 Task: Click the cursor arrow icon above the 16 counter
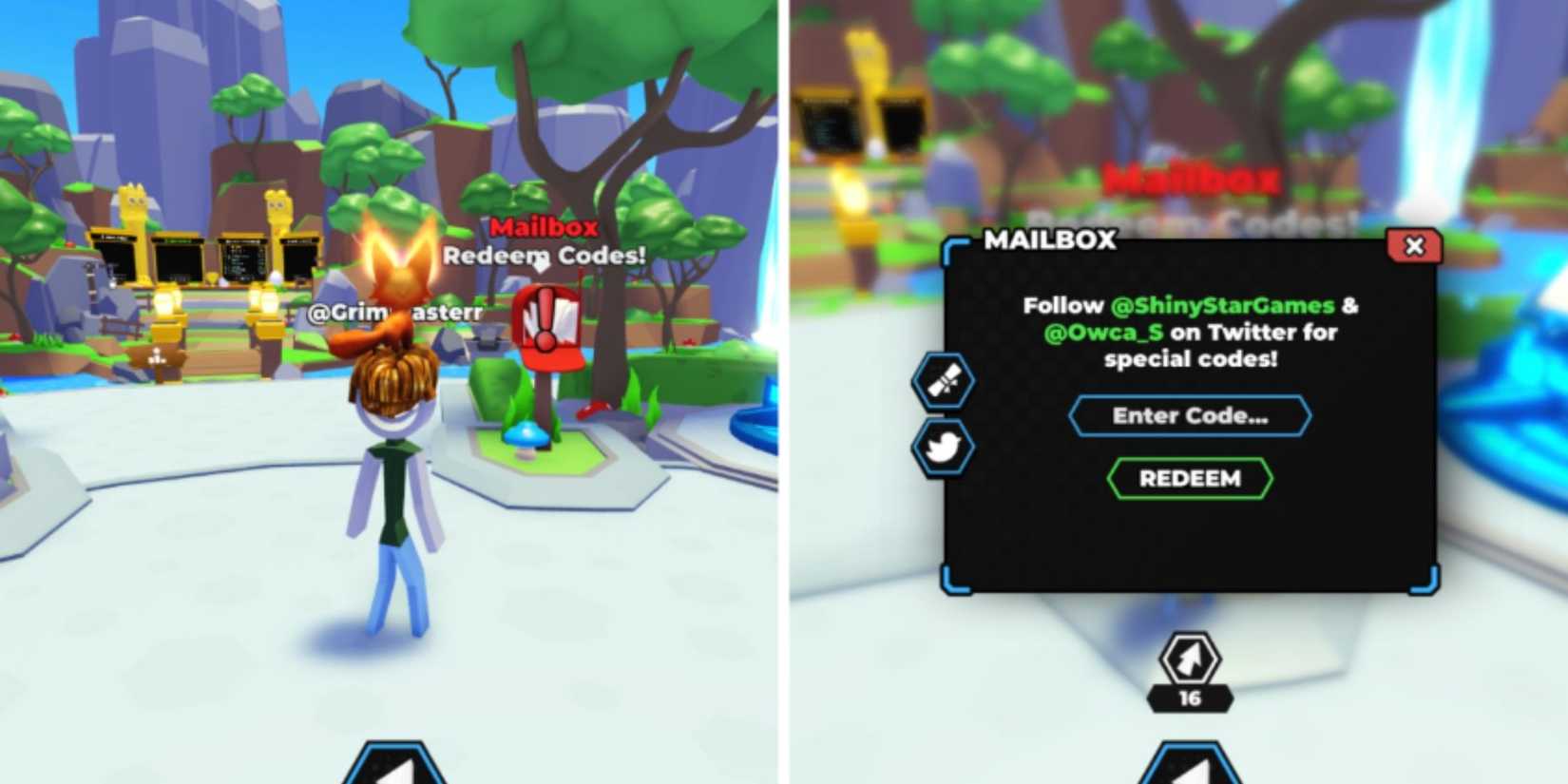point(1189,660)
